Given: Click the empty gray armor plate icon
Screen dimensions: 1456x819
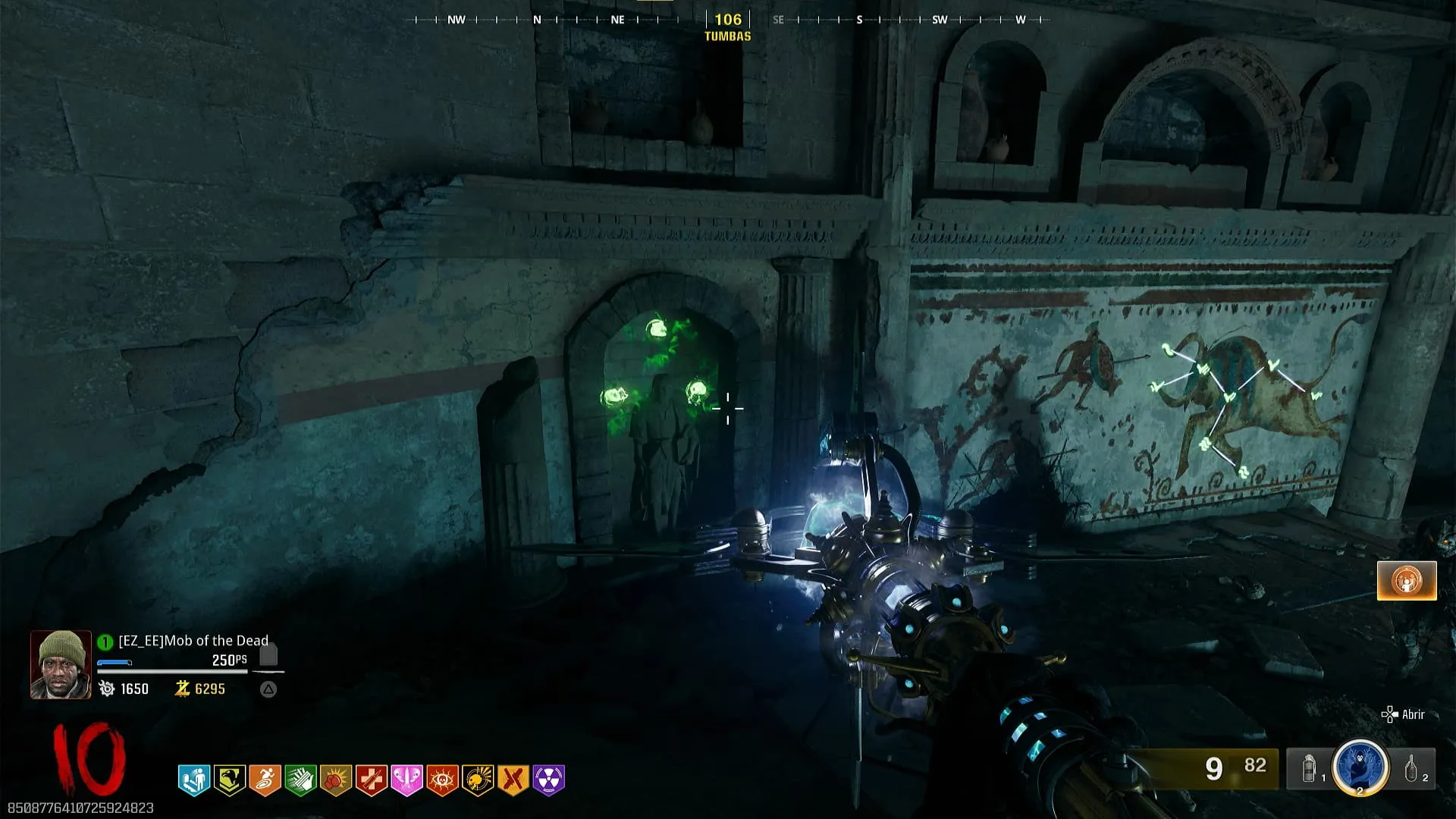Looking at the screenshot, I should 268,654.
